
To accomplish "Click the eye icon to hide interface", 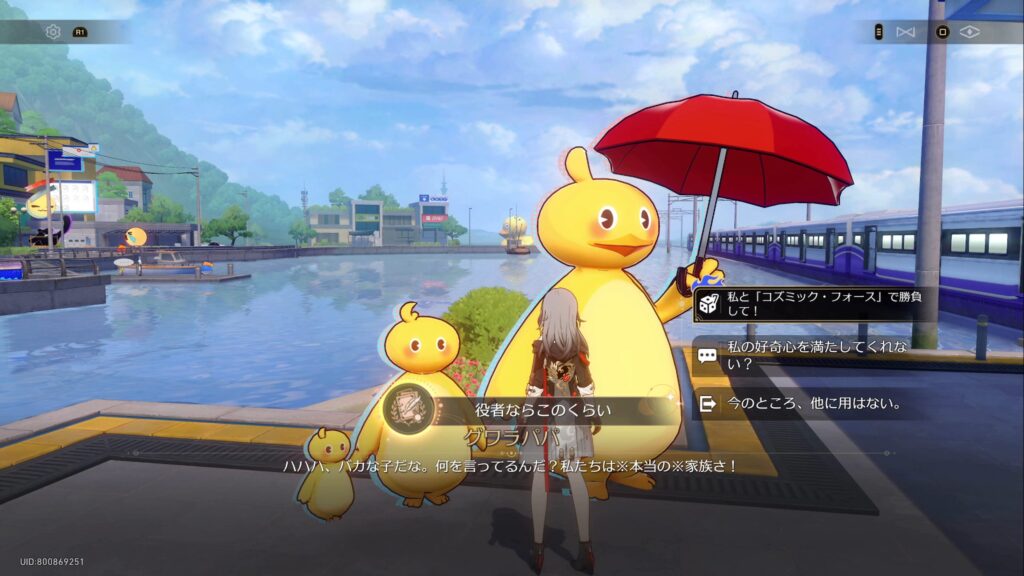I will pos(969,32).
